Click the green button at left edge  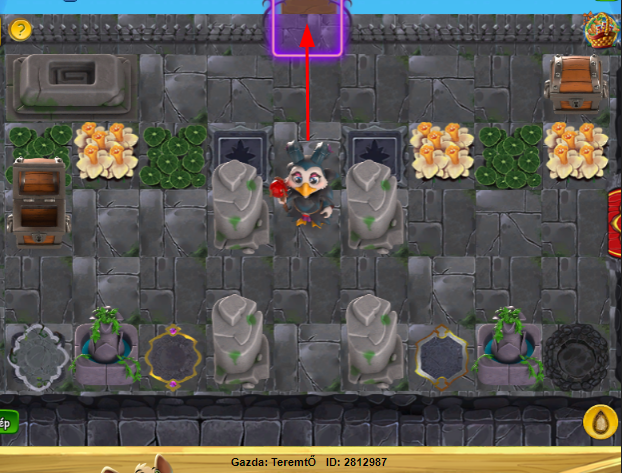point(7,424)
